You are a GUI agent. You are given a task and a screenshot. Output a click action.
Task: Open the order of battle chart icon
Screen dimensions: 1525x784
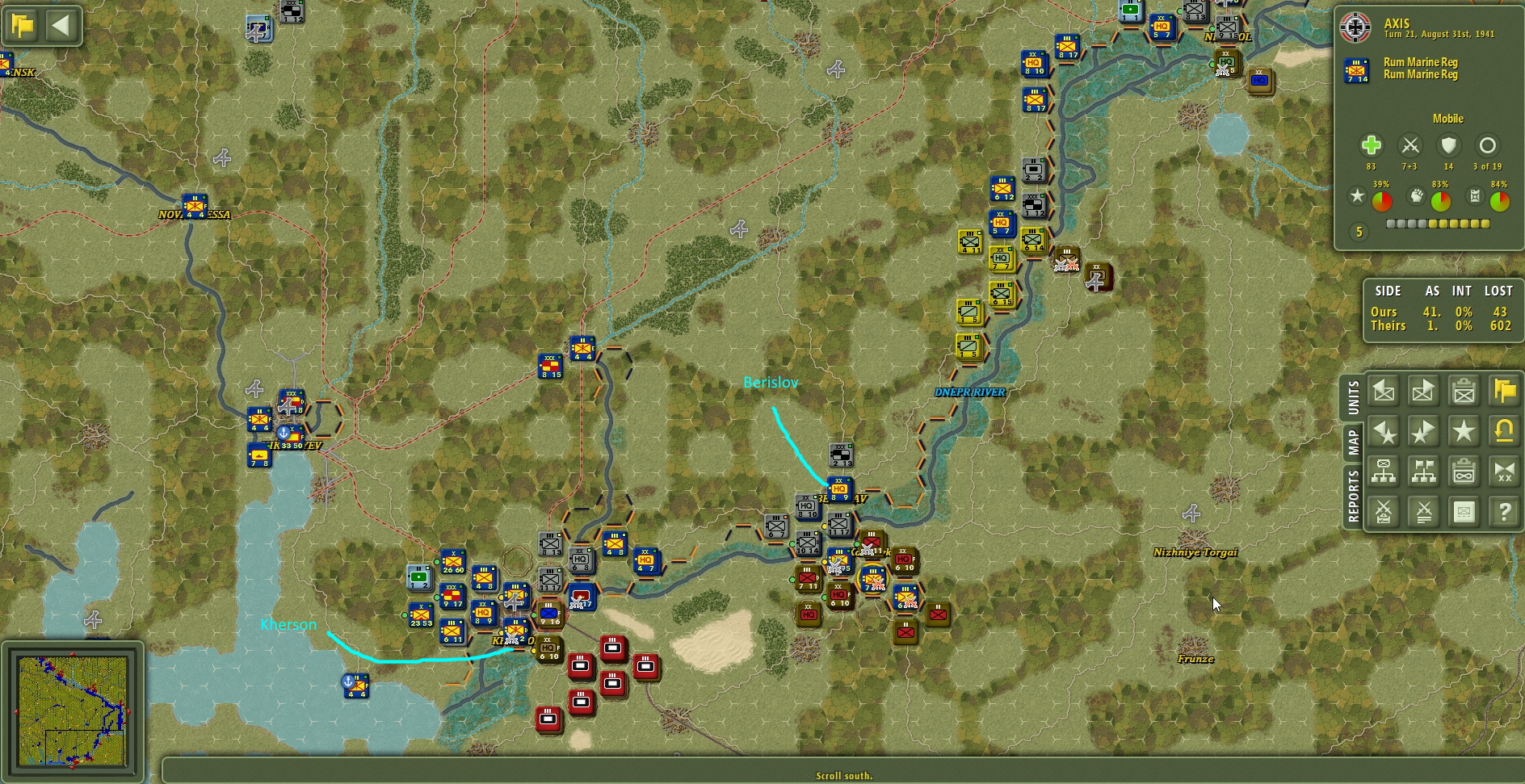(x=1384, y=472)
